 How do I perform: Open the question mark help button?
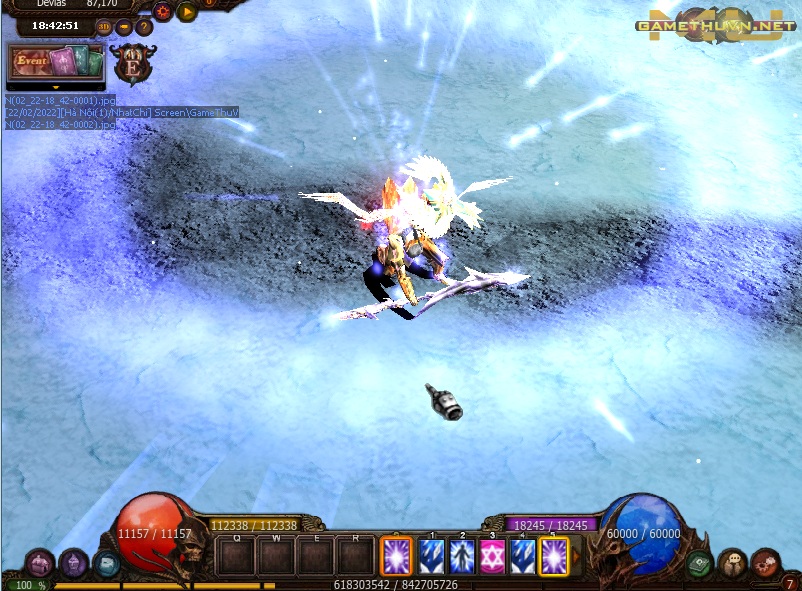coord(144,26)
